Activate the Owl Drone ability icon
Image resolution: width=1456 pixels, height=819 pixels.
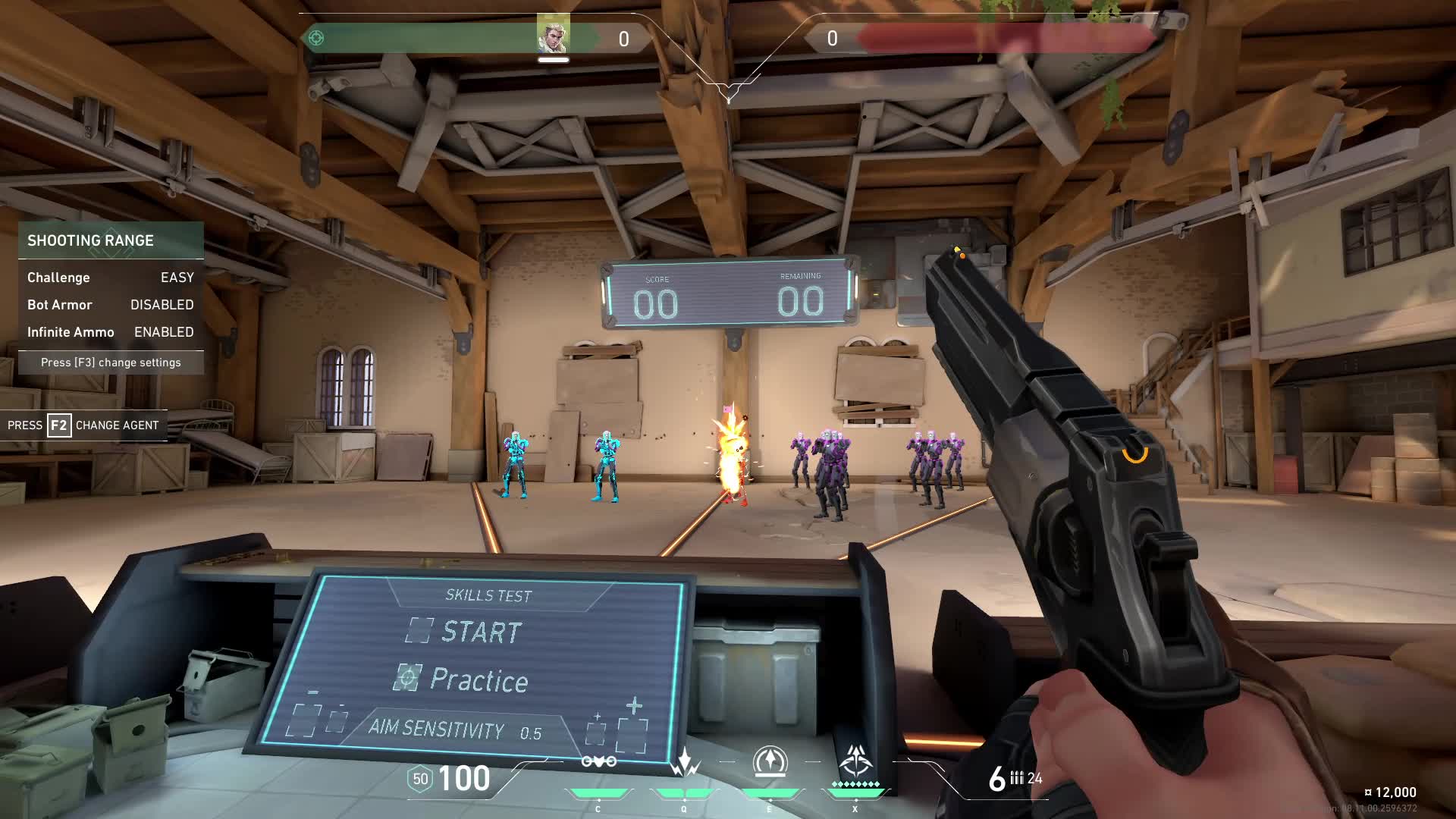(598, 761)
